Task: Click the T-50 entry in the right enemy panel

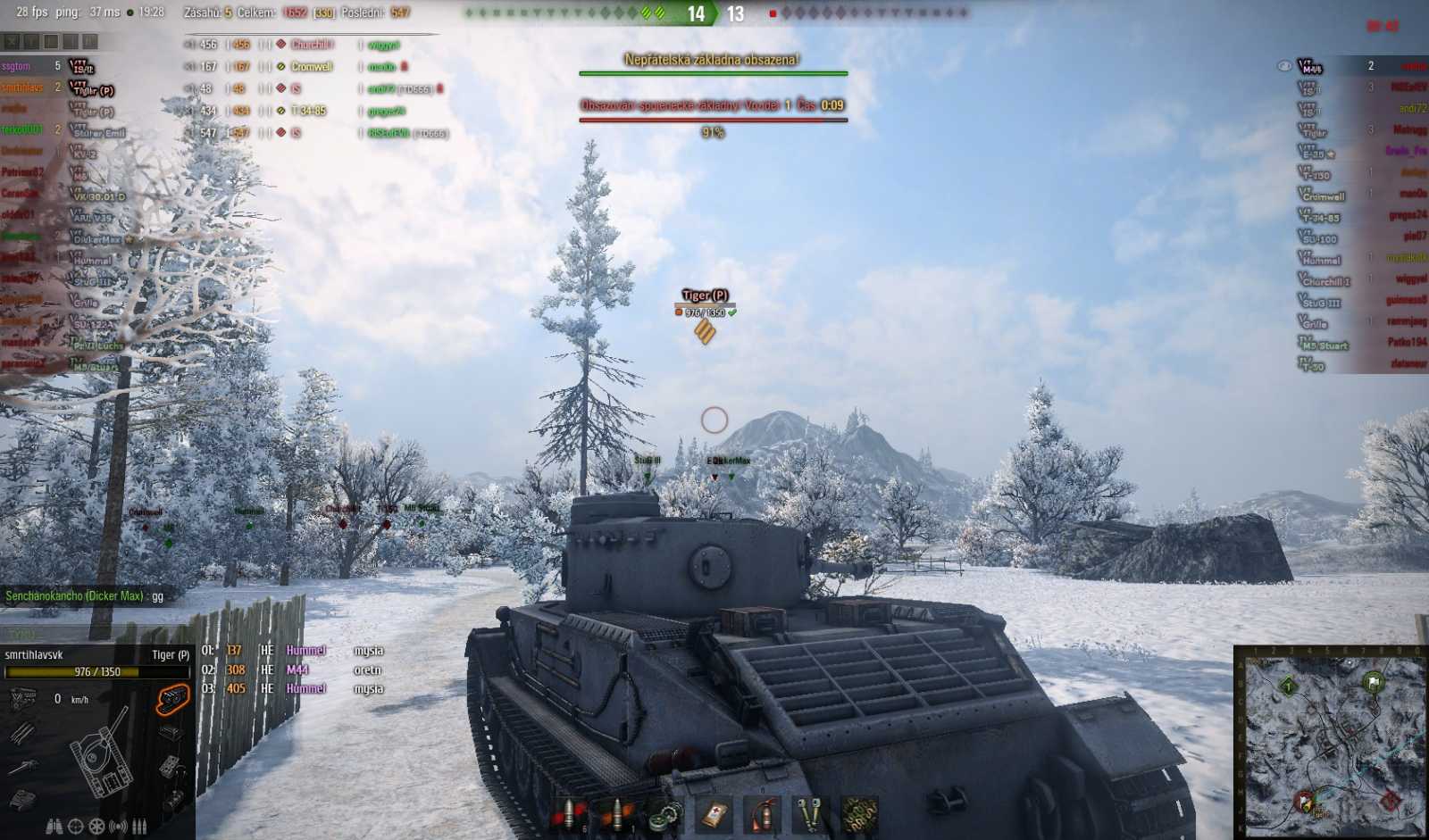Action: click(x=1313, y=364)
